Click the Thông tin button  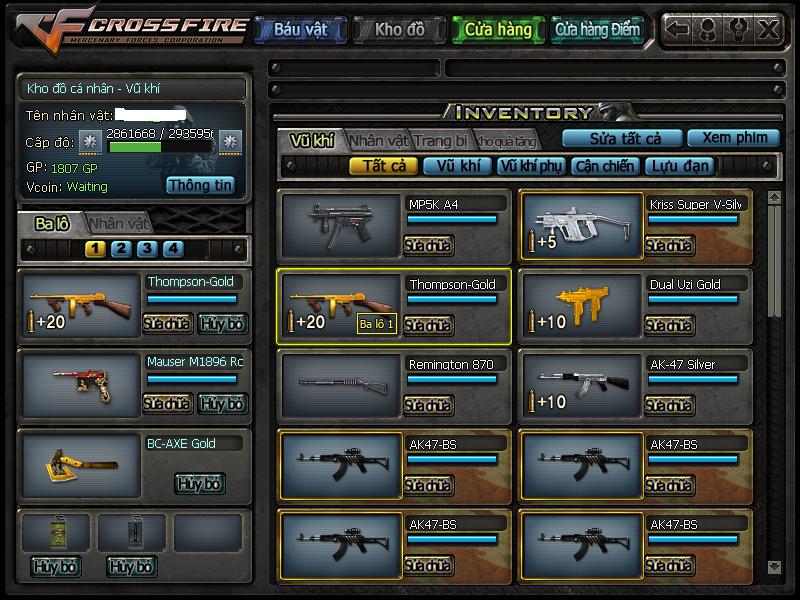tap(200, 185)
